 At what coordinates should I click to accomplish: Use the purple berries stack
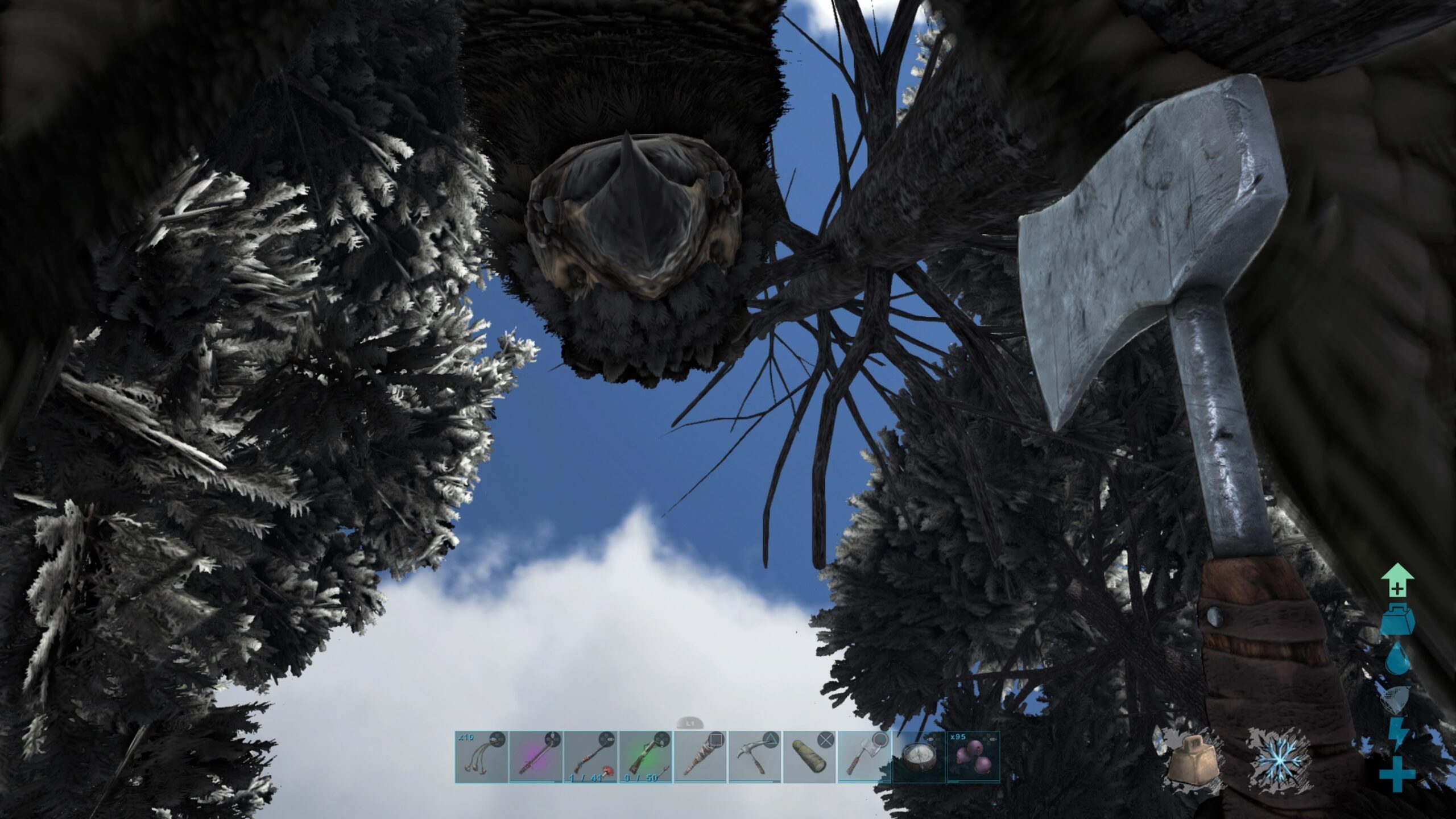click(973, 757)
